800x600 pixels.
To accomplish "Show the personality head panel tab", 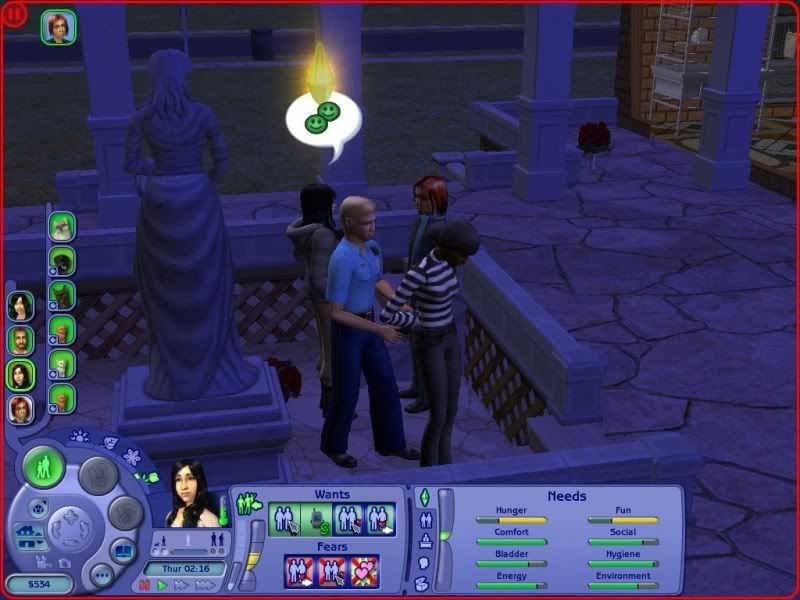I will coord(423,562).
